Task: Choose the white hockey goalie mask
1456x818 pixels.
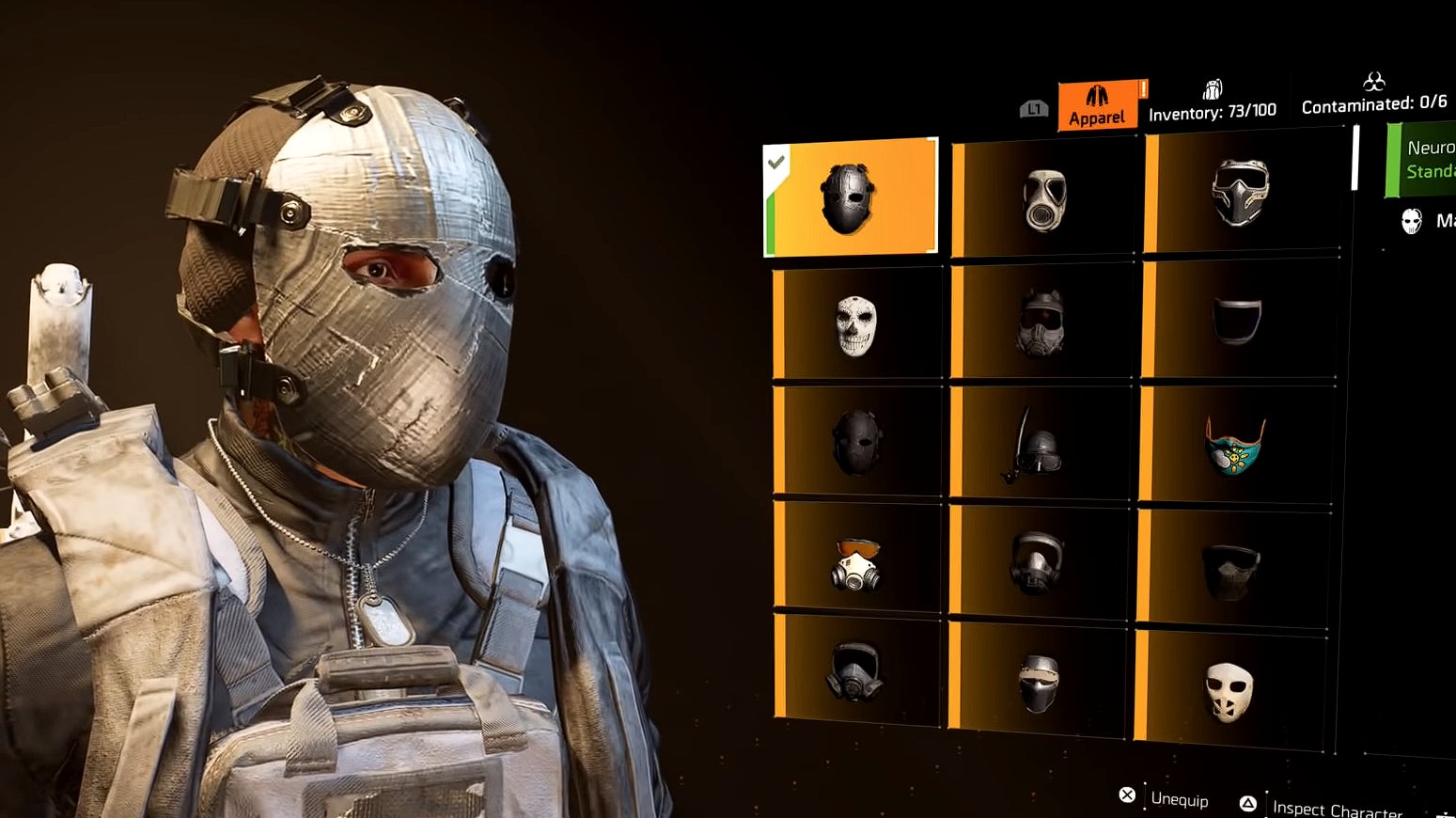Action: tap(1229, 691)
